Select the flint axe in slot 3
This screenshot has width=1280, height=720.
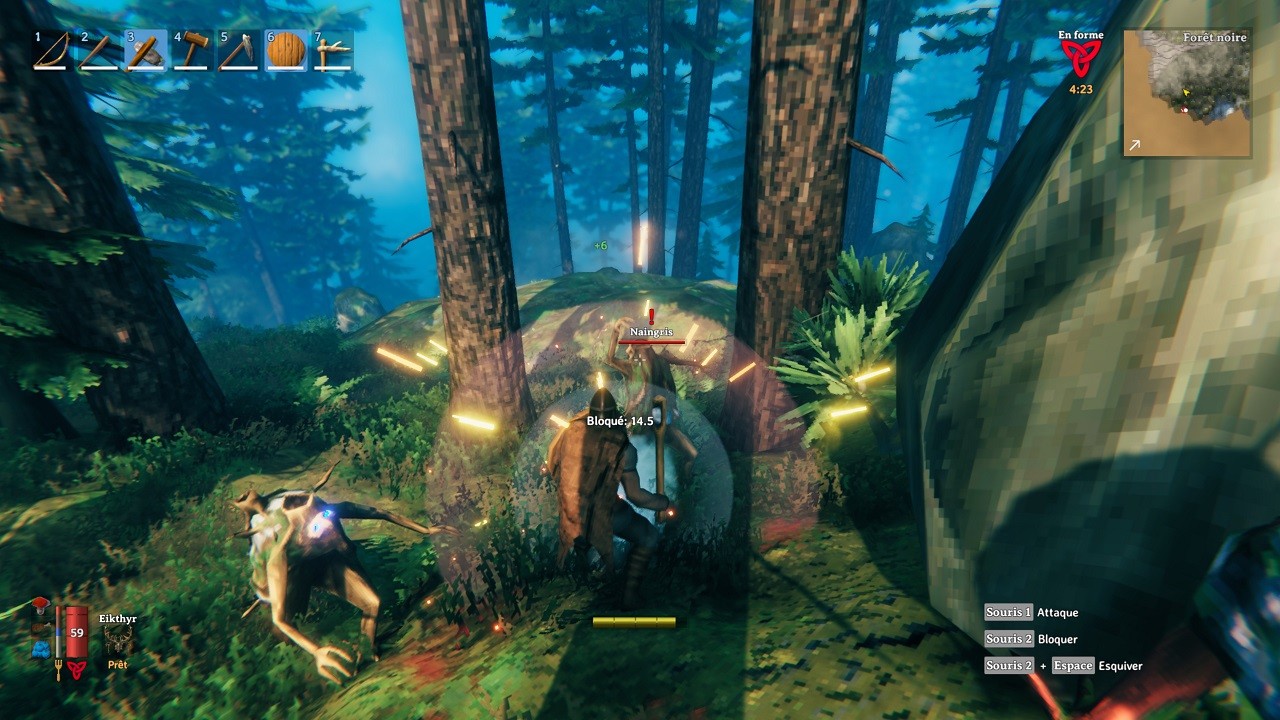pyautogui.click(x=145, y=50)
